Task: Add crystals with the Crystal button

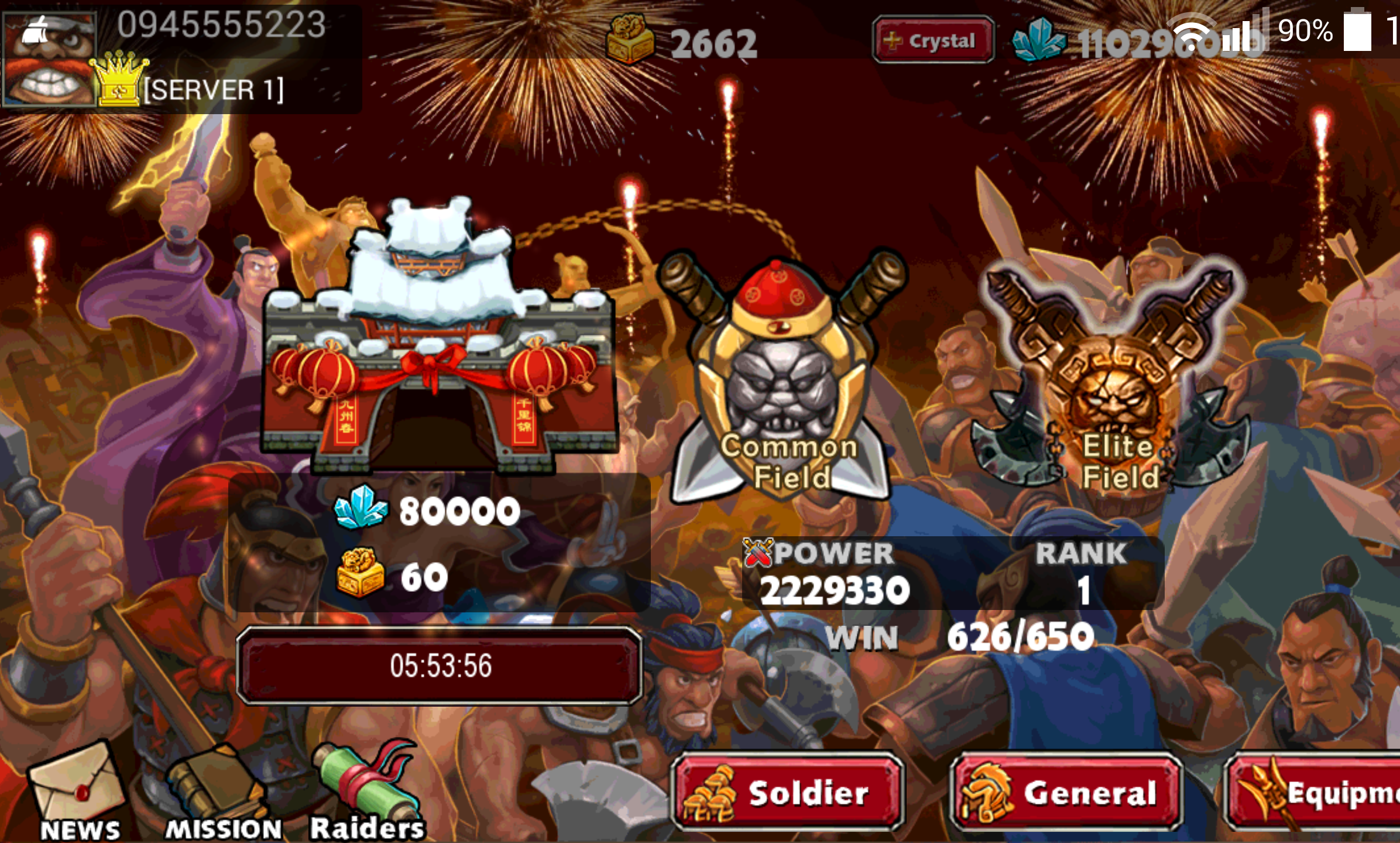Action: (x=933, y=40)
